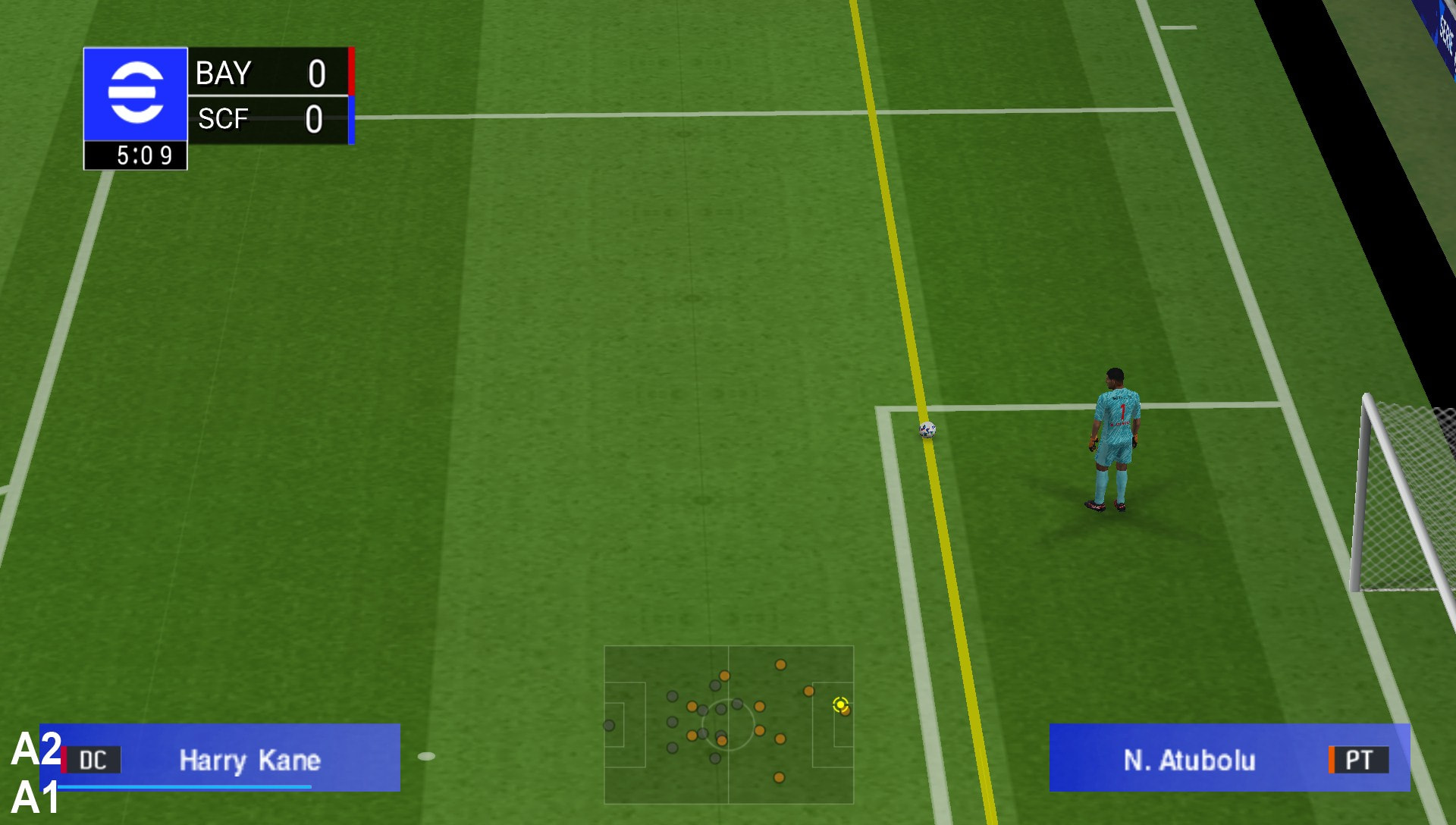
Task: Click the SCF team abbreviation label
Action: click(223, 119)
